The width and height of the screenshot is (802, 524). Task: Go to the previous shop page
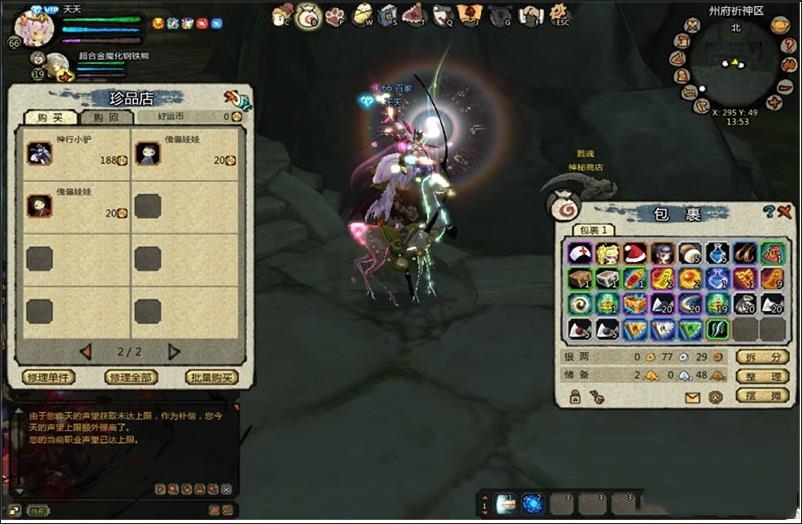point(86,352)
